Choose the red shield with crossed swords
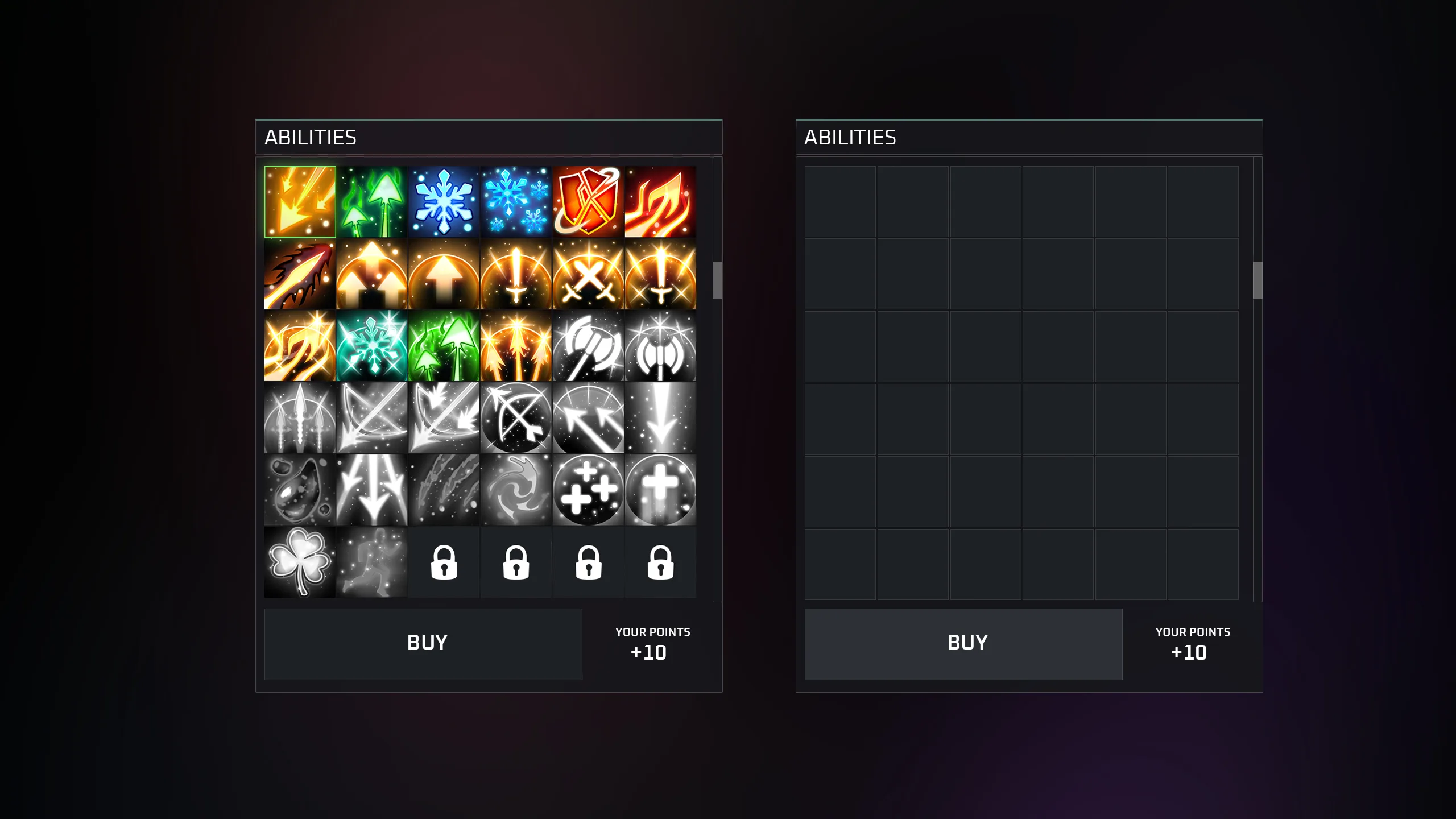1456x819 pixels. 588,202
